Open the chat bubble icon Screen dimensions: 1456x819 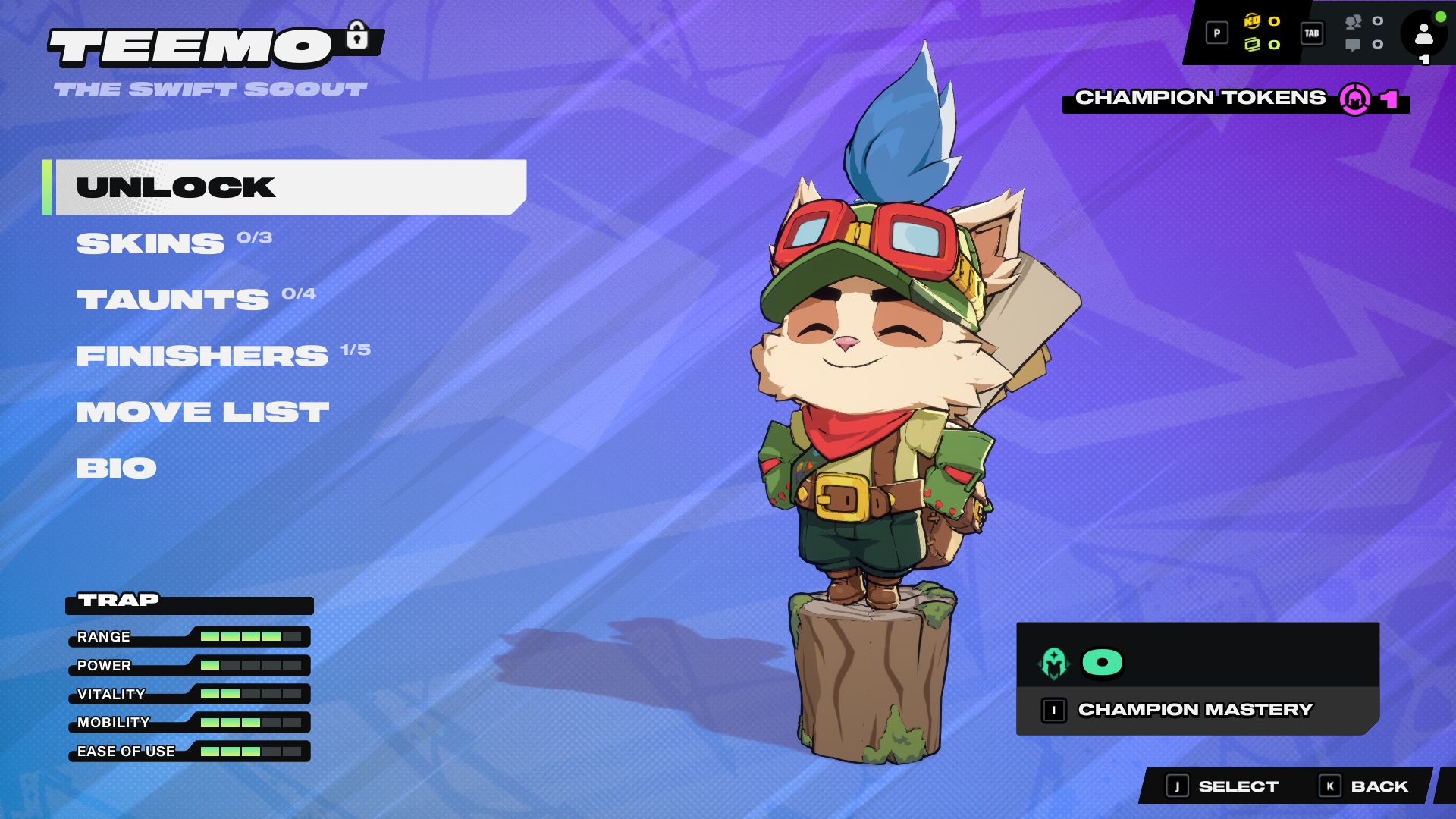[x=1353, y=45]
